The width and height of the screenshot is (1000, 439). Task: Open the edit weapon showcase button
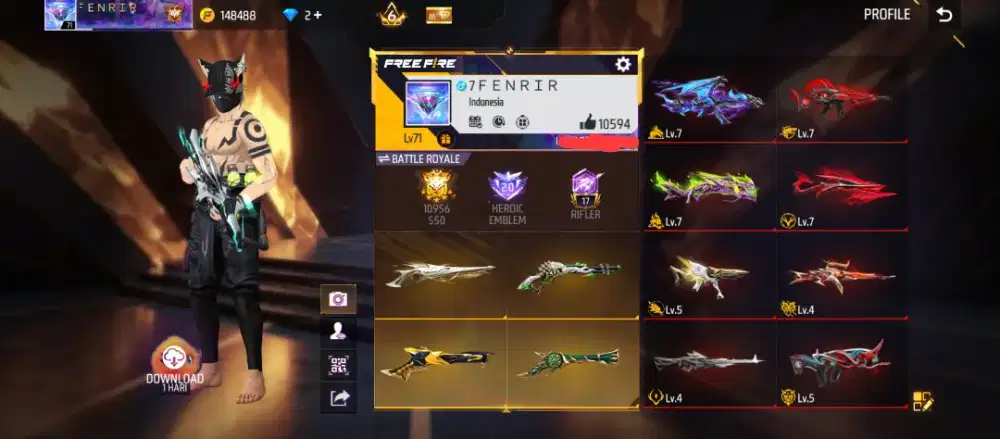[922, 401]
